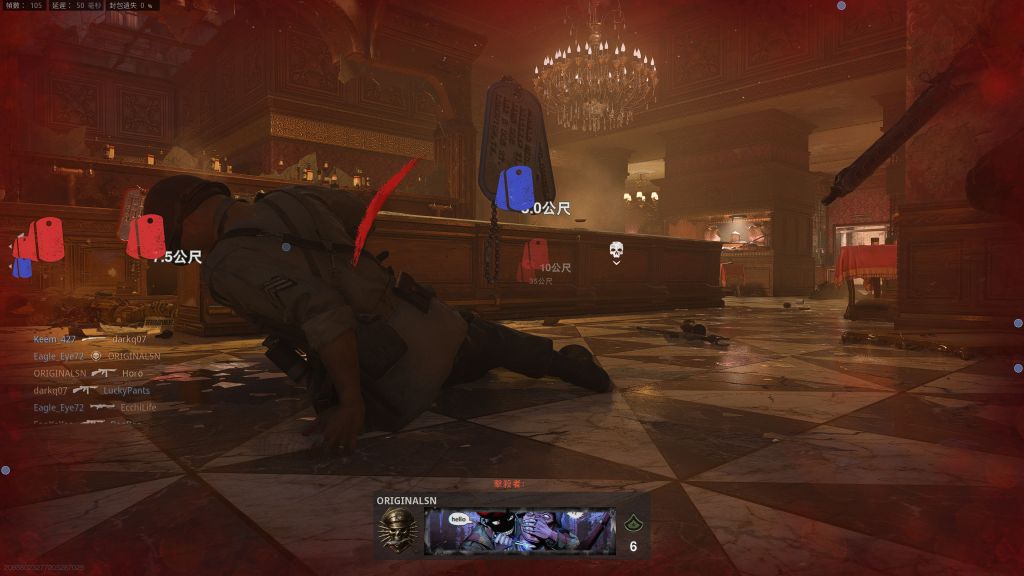Click the red dog tag marker at 7.5 meters

tap(146, 237)
